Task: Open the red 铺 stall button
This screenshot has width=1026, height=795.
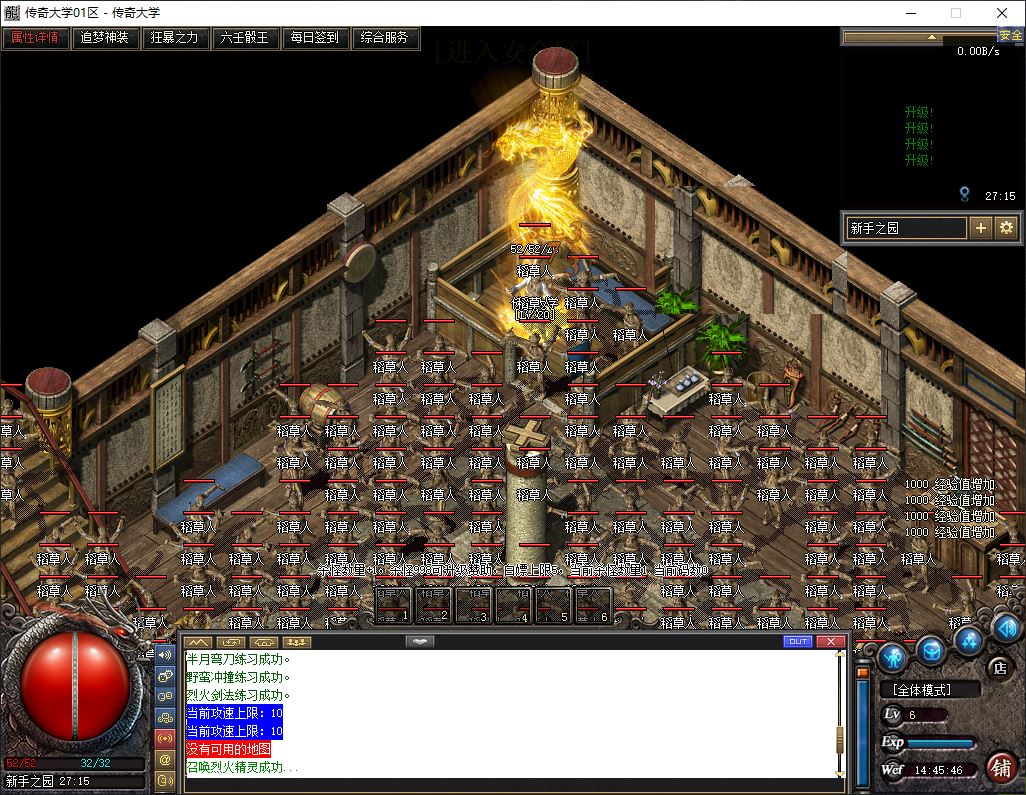Action: 999,767
